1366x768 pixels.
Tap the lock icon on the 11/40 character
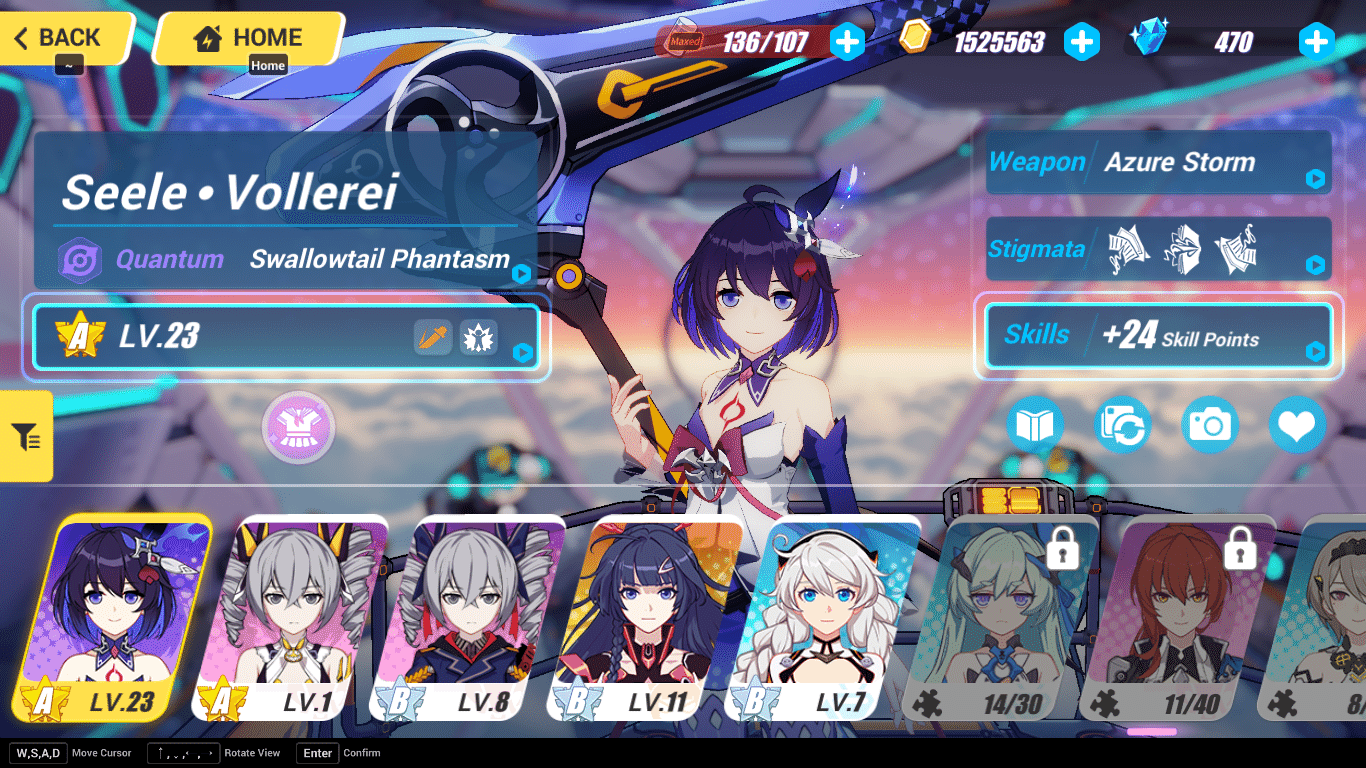pos(1239,551)
